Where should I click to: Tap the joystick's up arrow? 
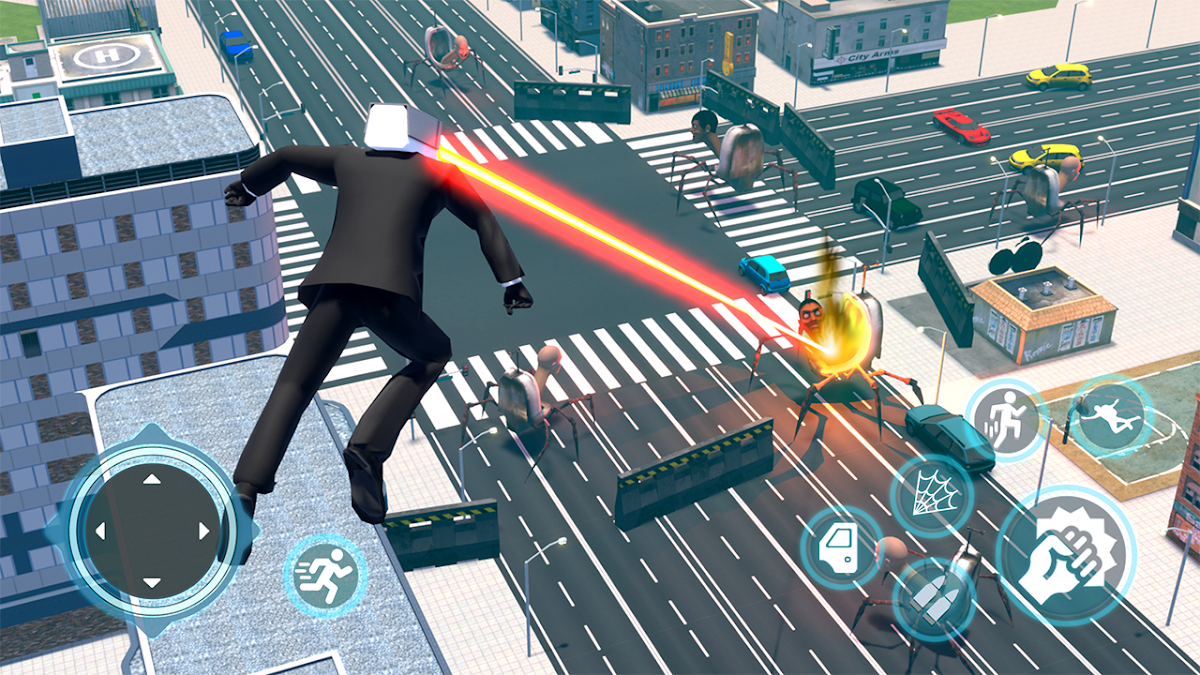click(151, 479)
